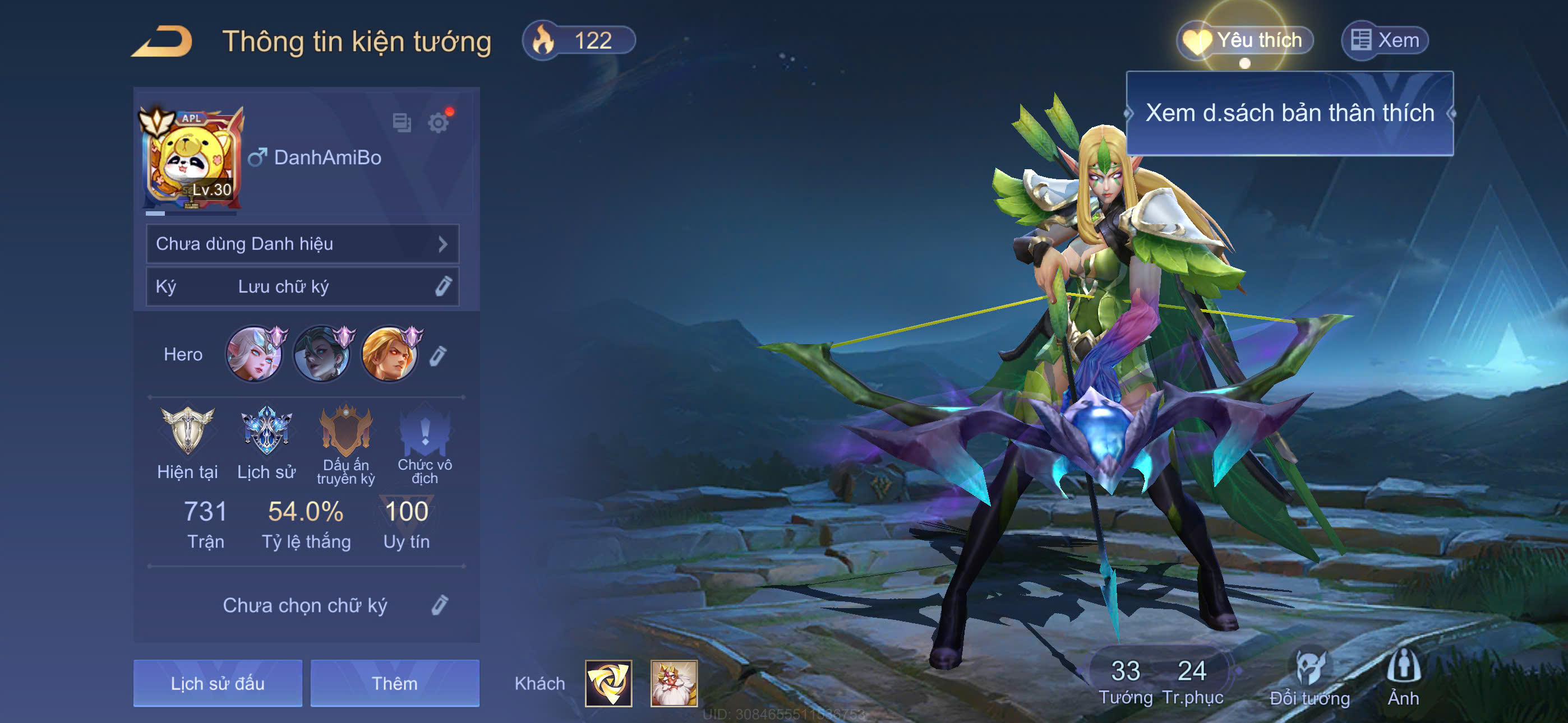The width and height of the screenshot is (1568, 723).
Task: Open the gear settings icon
Action: click(437, 123)
